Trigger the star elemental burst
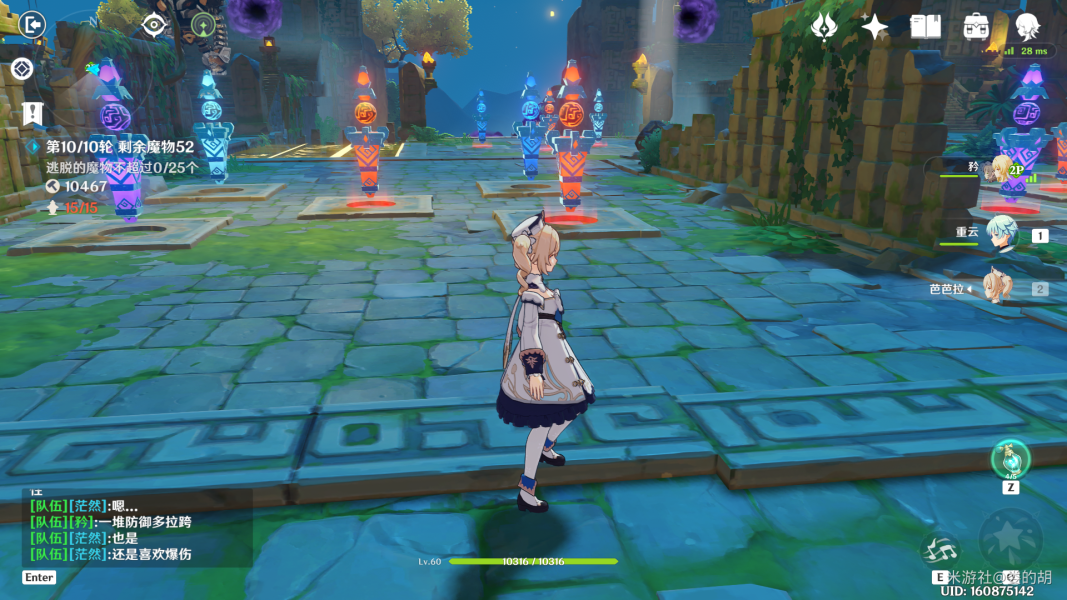This screenshot has width=1067, height=600. 1009,537
